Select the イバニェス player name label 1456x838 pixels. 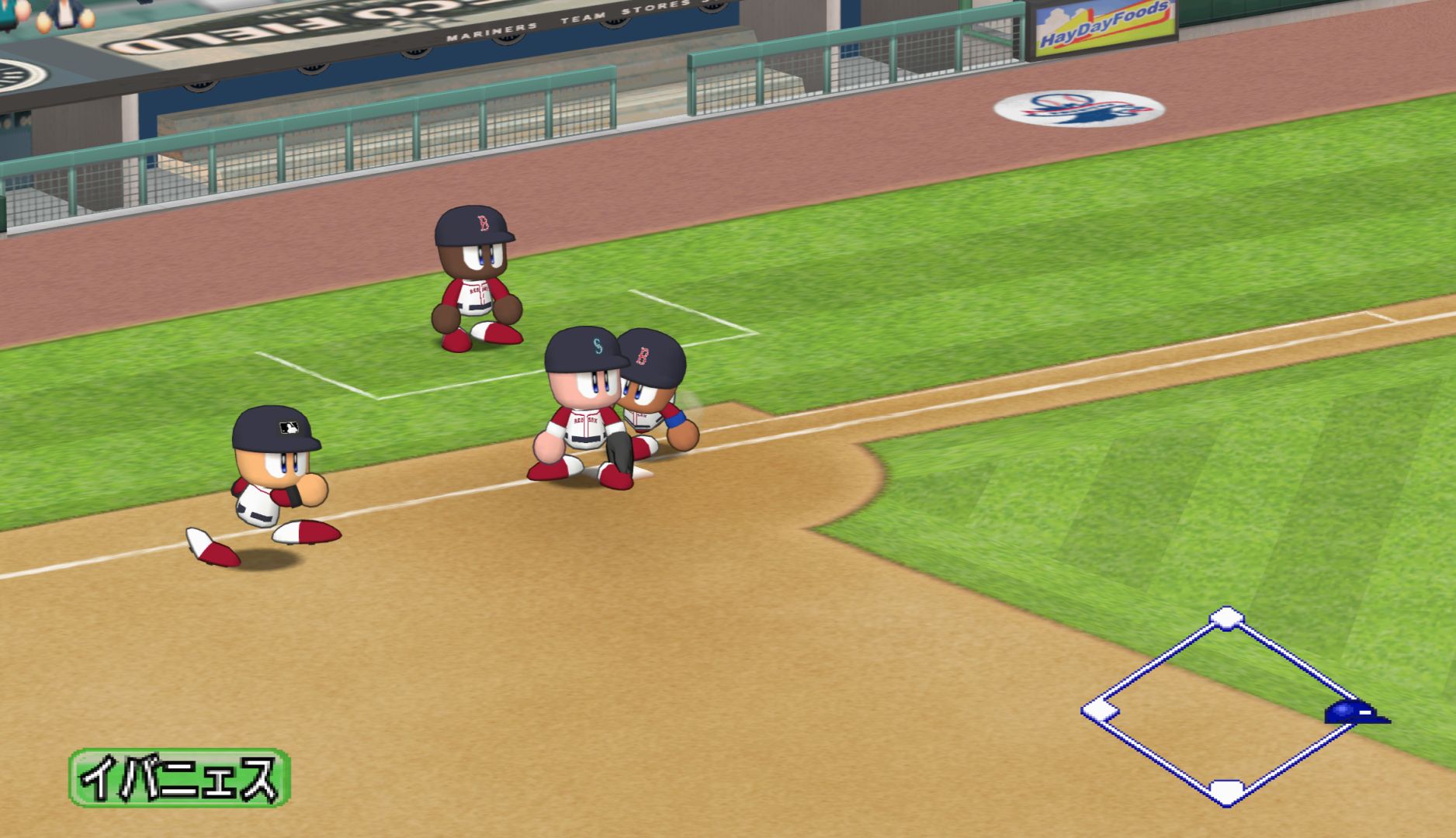click(x=180, y=777)
